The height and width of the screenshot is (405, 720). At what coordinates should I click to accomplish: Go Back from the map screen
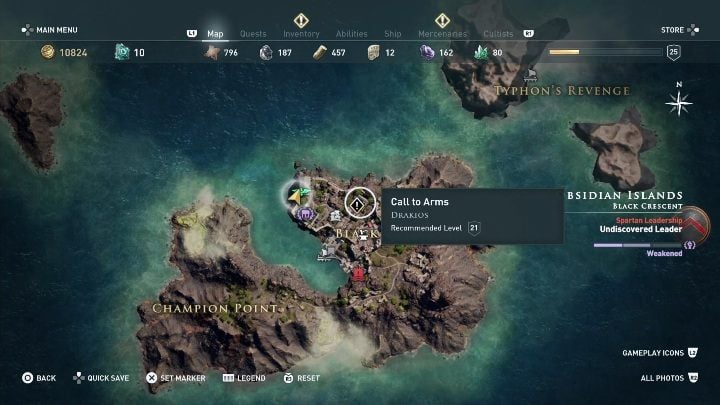coord(39,378)
